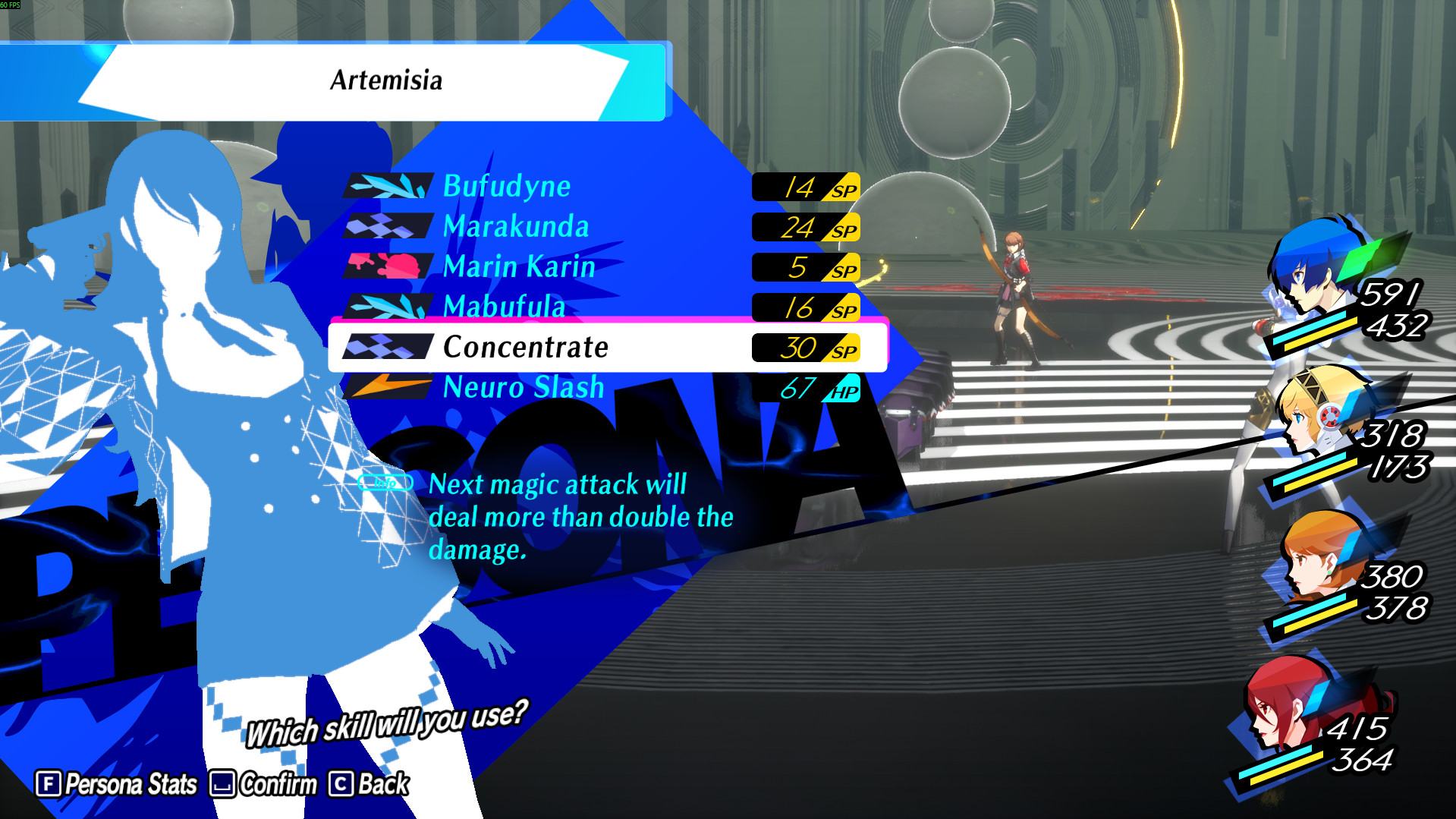The height and width of the screenshot is (819, 1456).
Task: Click the slash icon next to Neuro Slash
Action: pyautogui.click(x=385, y=388)
